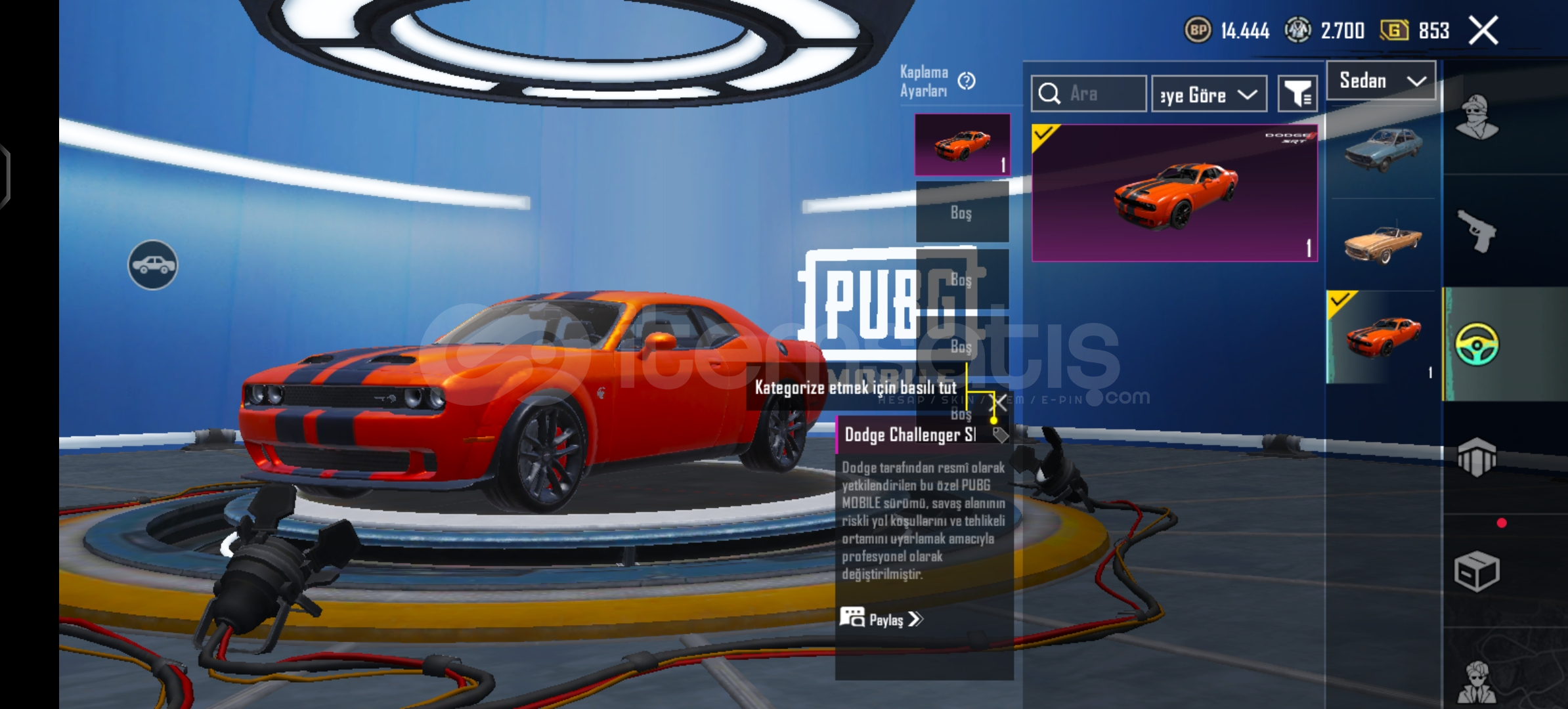Open the parachute category tab
1568x709 pixels.
[1477, 456]
